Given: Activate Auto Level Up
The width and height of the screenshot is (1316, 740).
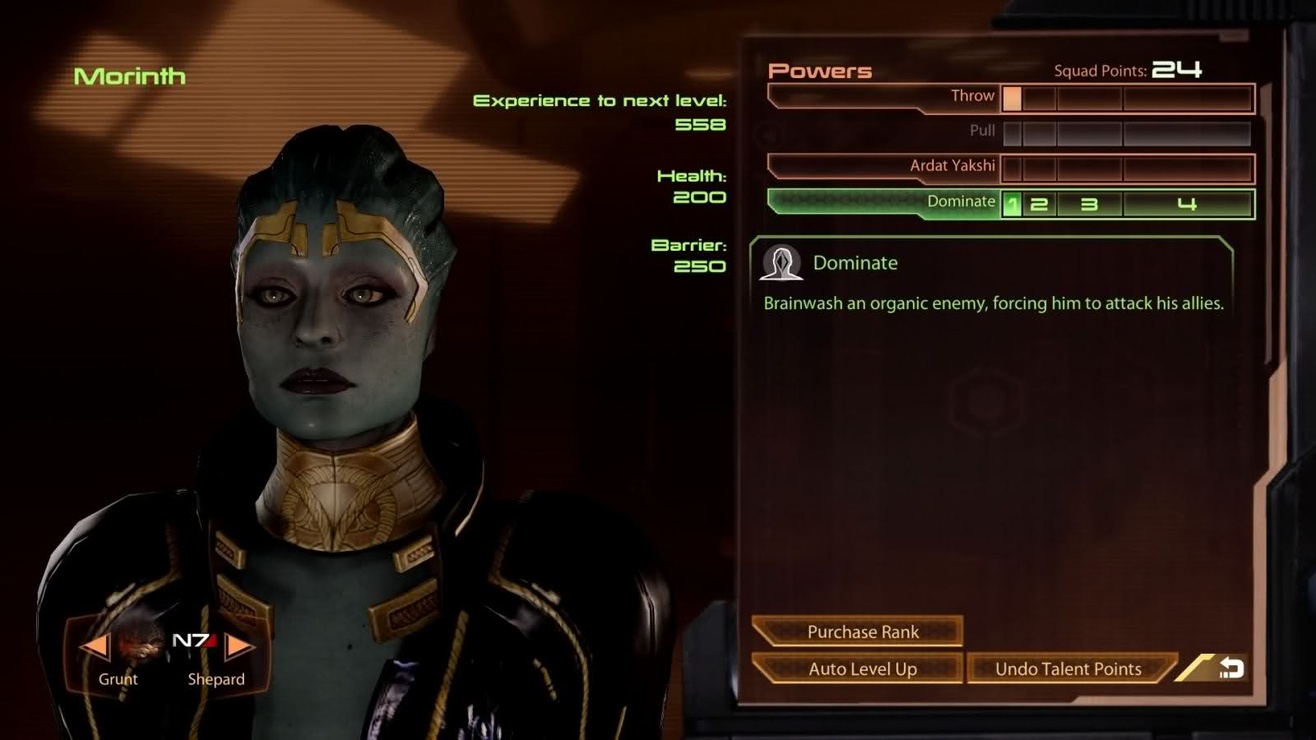Looking at the screenshot, I should [862, 669].
